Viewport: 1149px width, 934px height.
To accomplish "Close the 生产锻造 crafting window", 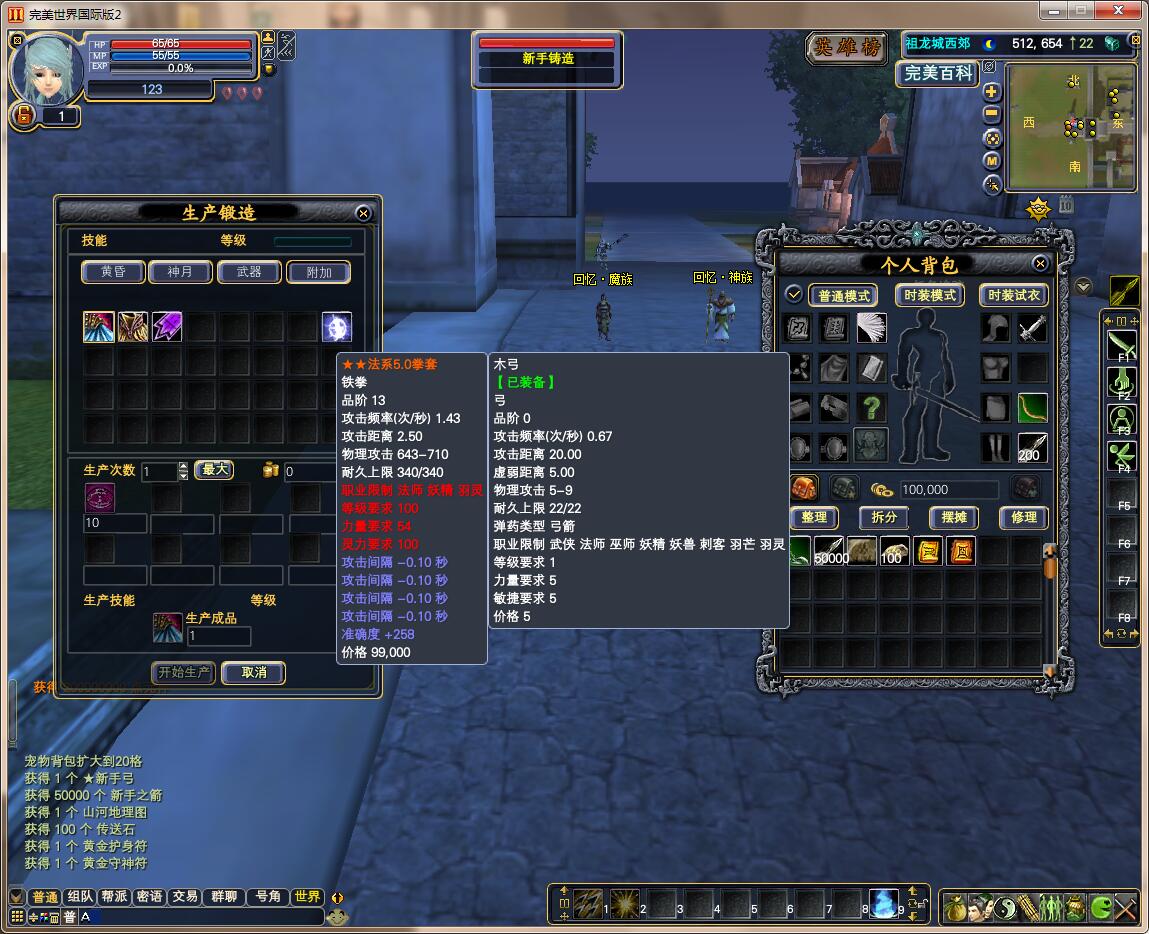I will 363,213.
